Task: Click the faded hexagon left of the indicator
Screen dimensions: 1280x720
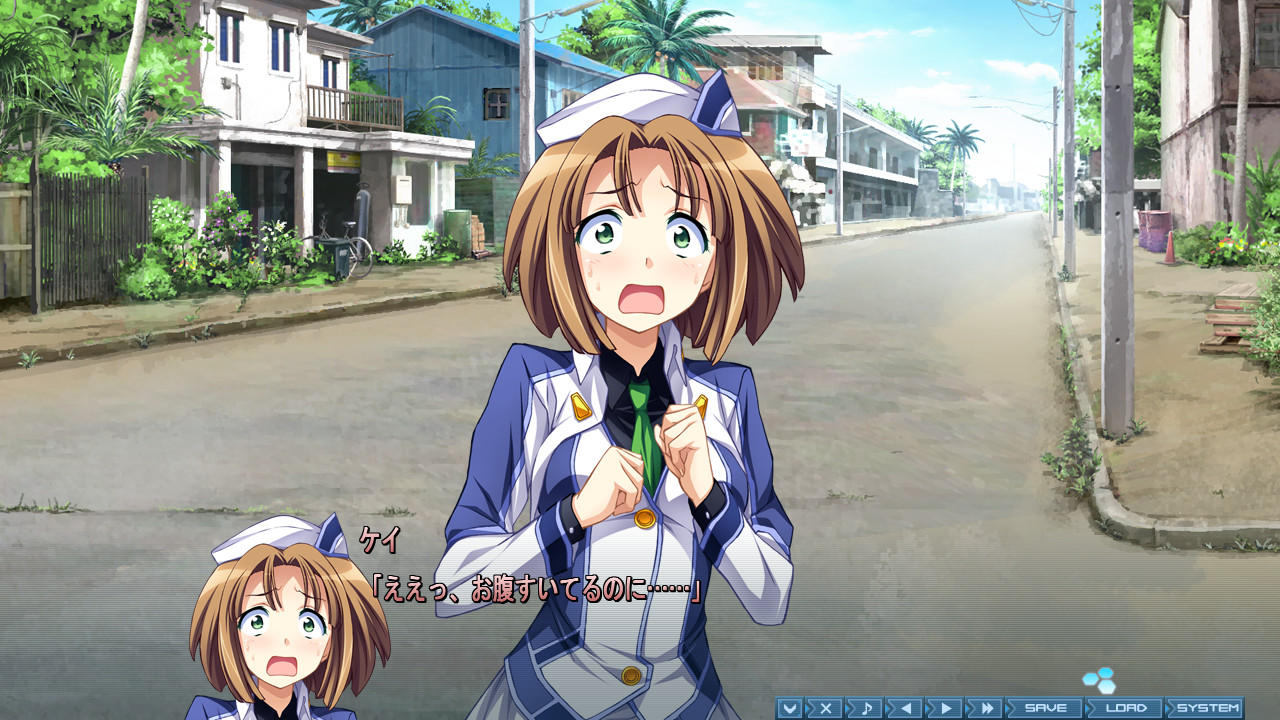Action: click(x=1090, y=679)
